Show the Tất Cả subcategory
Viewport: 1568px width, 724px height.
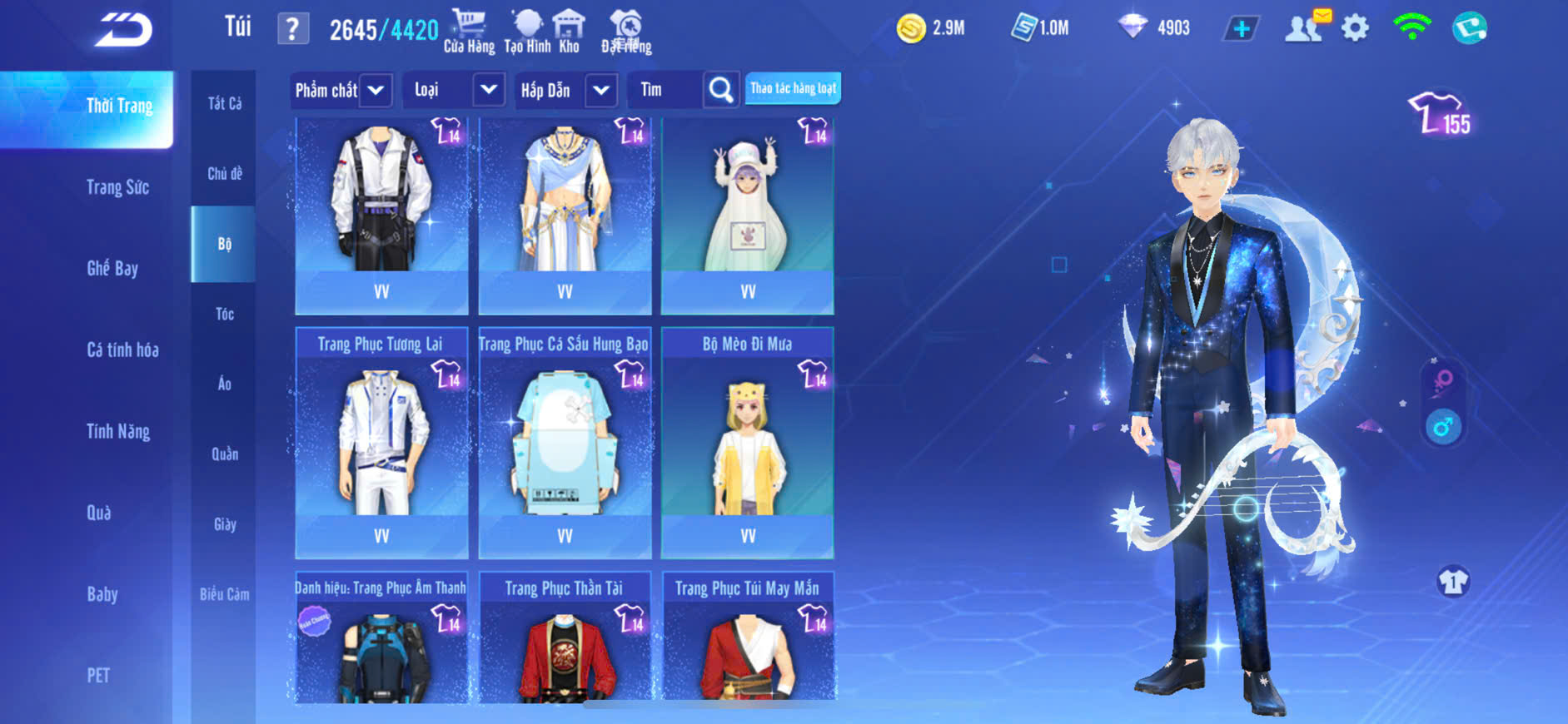tap(224, 103)
